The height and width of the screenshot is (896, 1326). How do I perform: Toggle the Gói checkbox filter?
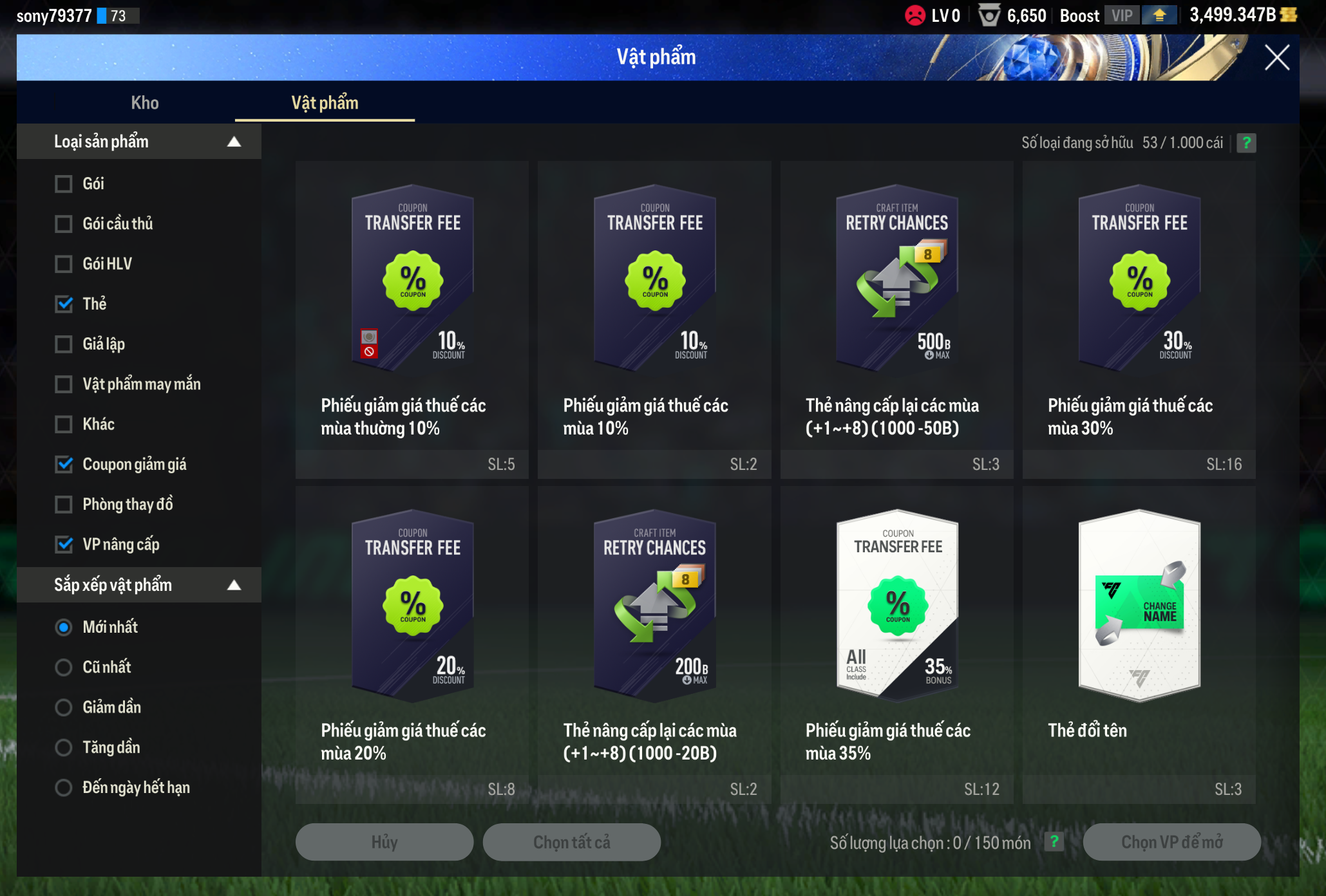(x=64, y=184)
